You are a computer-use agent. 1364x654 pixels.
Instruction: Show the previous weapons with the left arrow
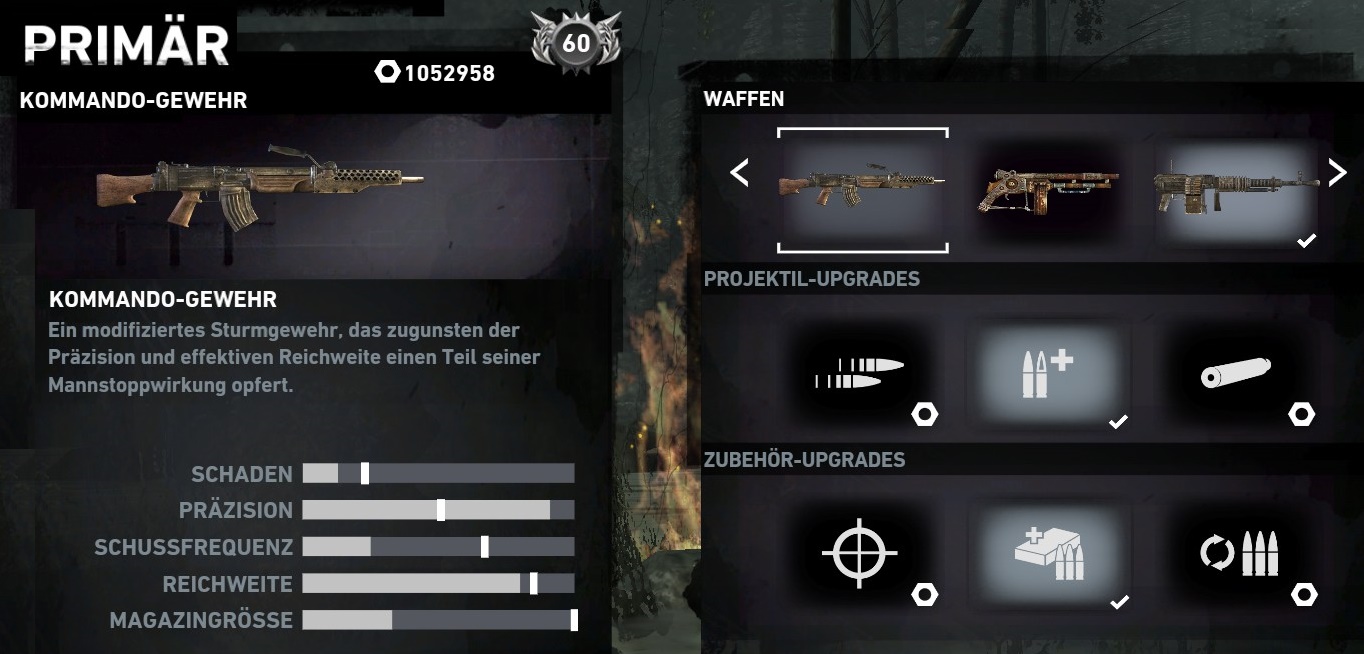[x=740, y=173]
